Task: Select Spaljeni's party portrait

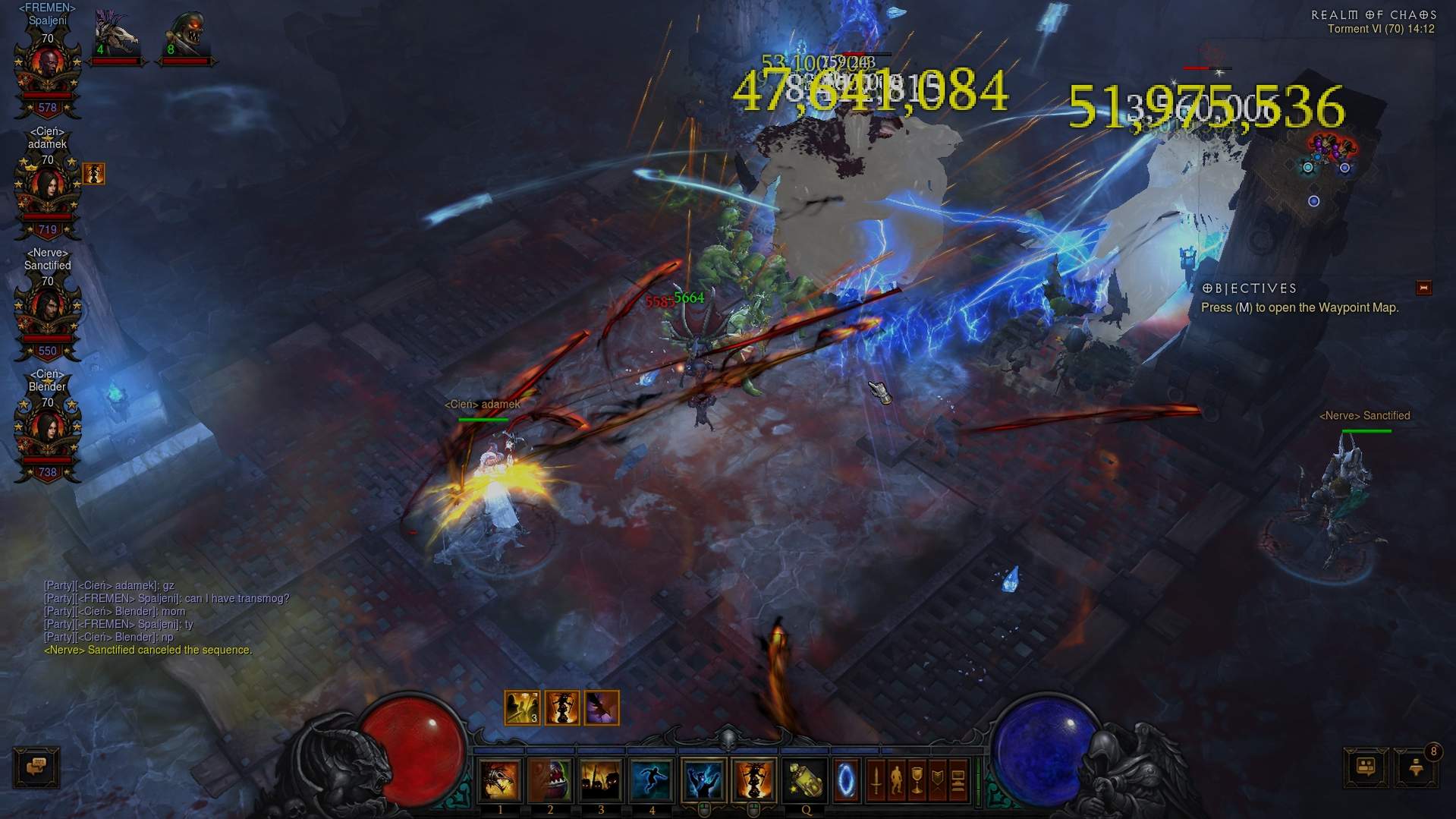Action: (x=47, y=72)
